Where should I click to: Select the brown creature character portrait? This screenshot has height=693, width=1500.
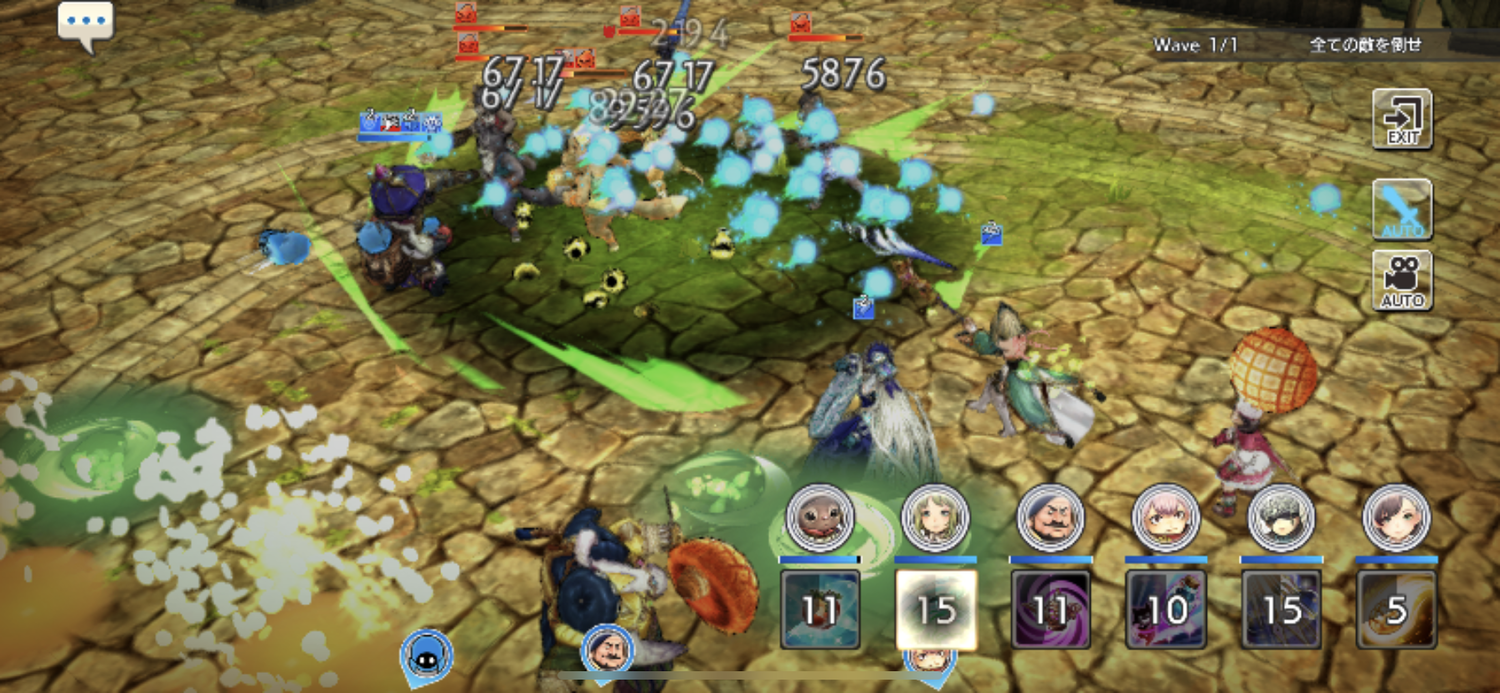pos(820,518)
